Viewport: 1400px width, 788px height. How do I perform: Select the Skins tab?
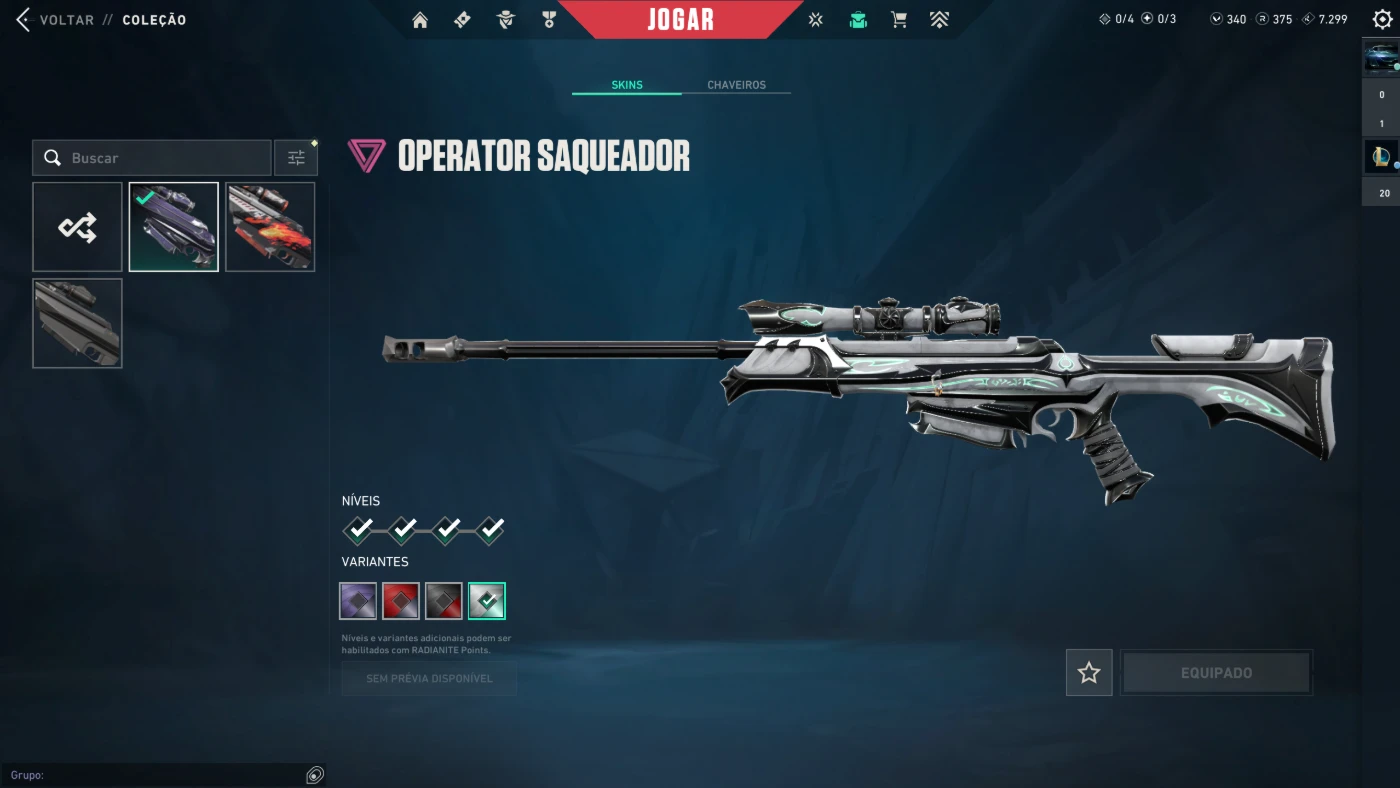(x=627, y=85)
